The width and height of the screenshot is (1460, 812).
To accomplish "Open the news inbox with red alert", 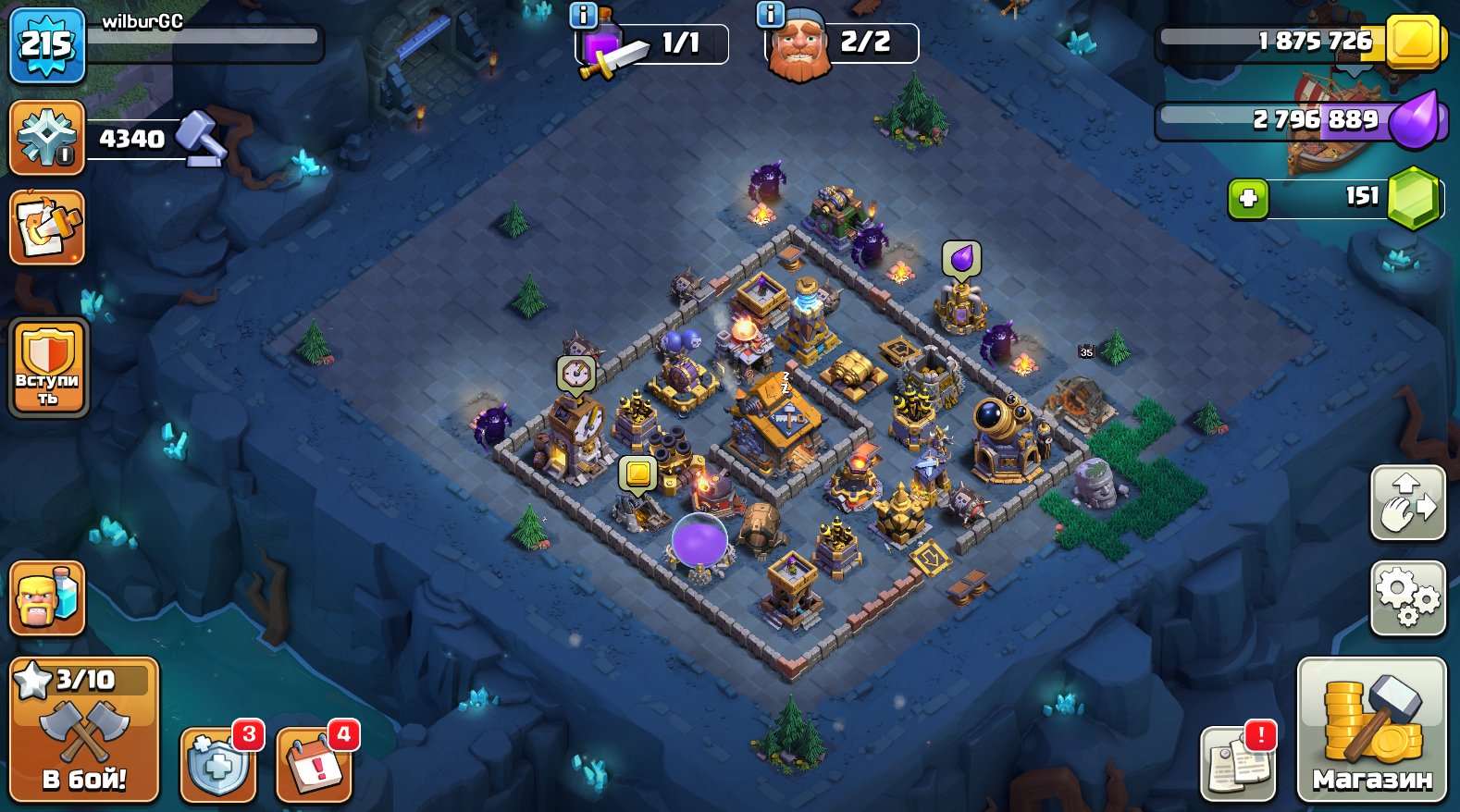I will 1239,763.
